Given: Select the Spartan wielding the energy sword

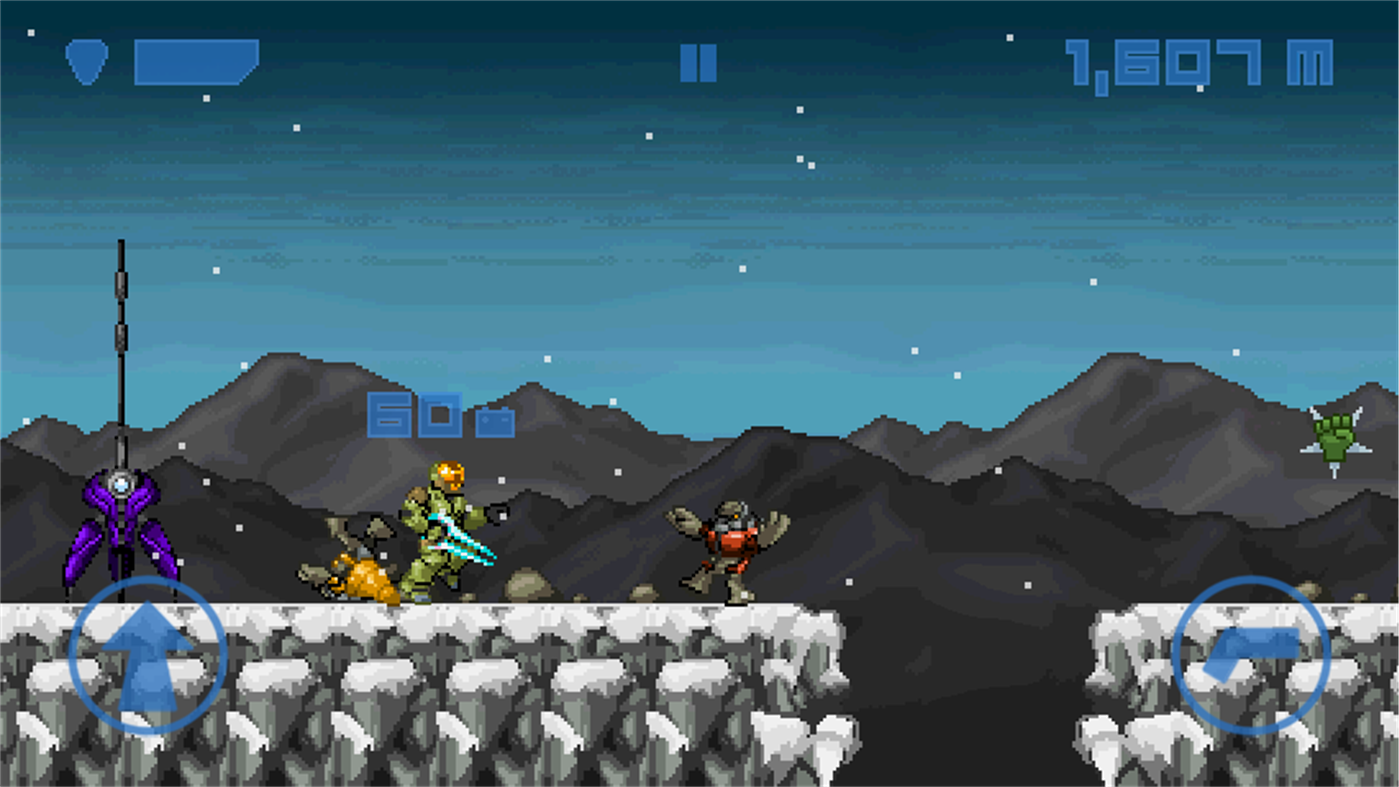Looking at the screenshot, I should [440, 530].
